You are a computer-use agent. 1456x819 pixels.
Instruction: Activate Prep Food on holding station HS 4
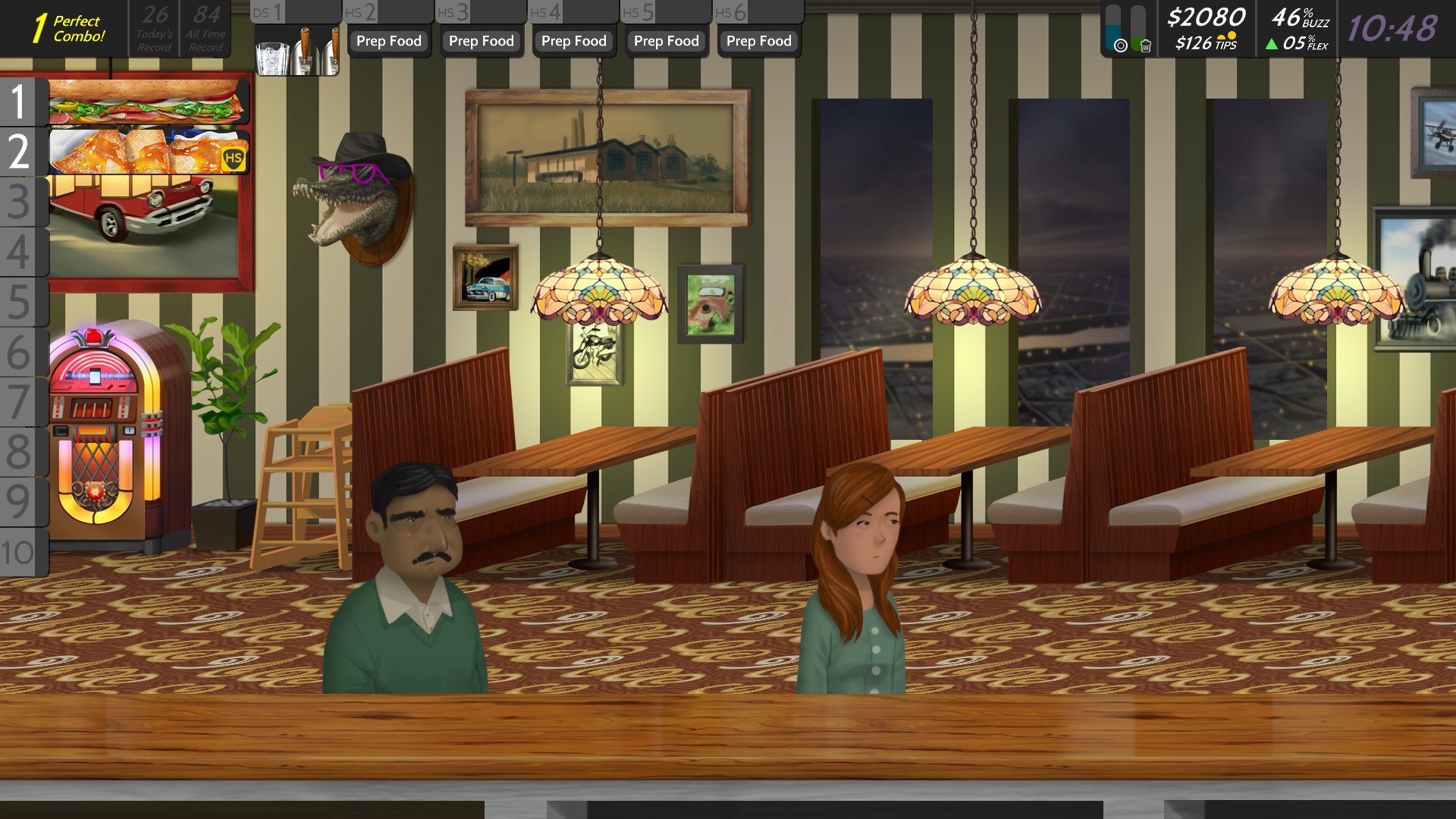click(x=574, y=41)
